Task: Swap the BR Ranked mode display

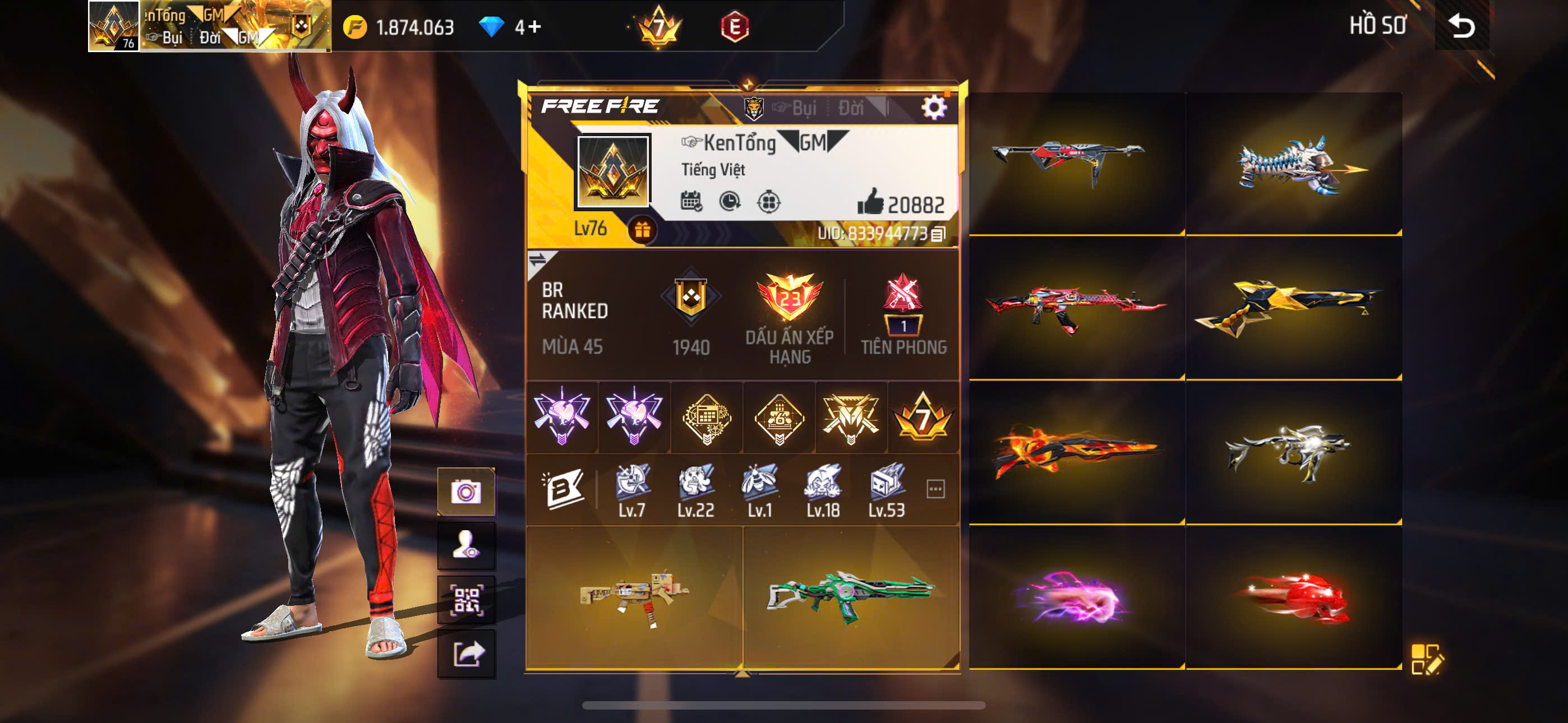Action: (537, 261)
